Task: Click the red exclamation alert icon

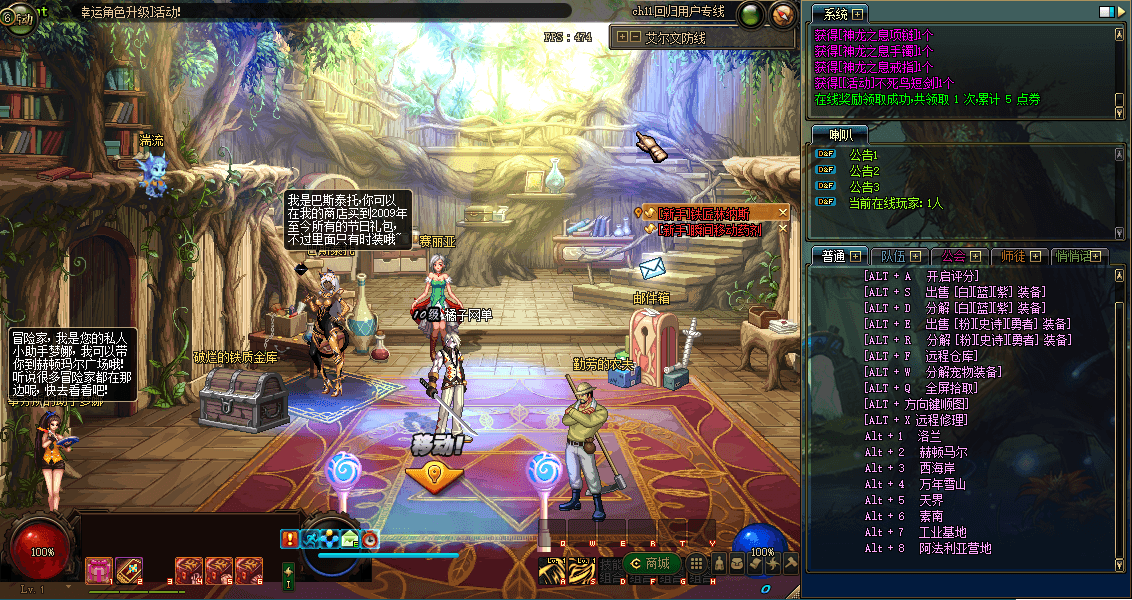Action: pos(290,539)
